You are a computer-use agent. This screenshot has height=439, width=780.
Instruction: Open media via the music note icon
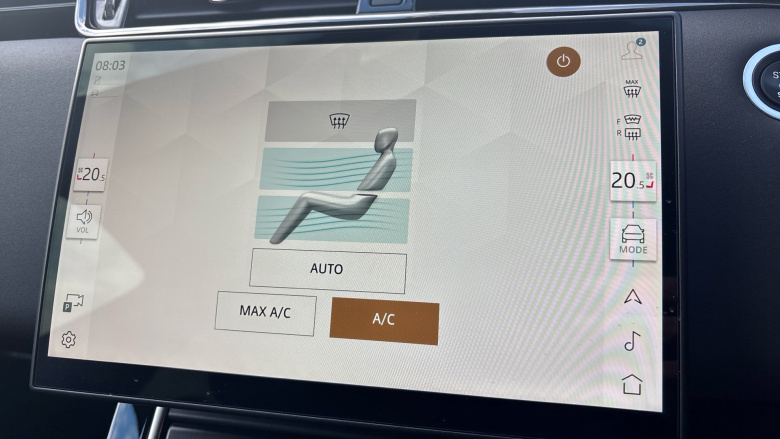(632, 341)
